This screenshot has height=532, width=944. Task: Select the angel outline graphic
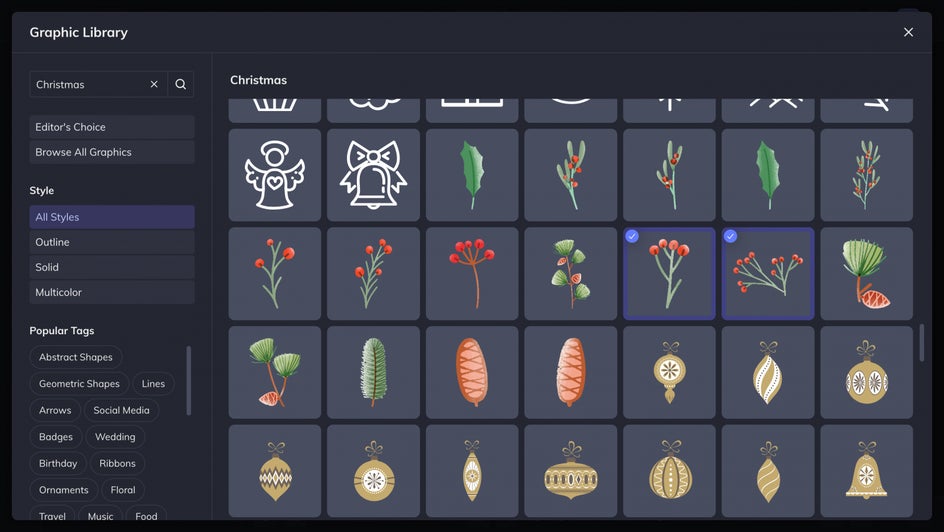coord(275,175)
